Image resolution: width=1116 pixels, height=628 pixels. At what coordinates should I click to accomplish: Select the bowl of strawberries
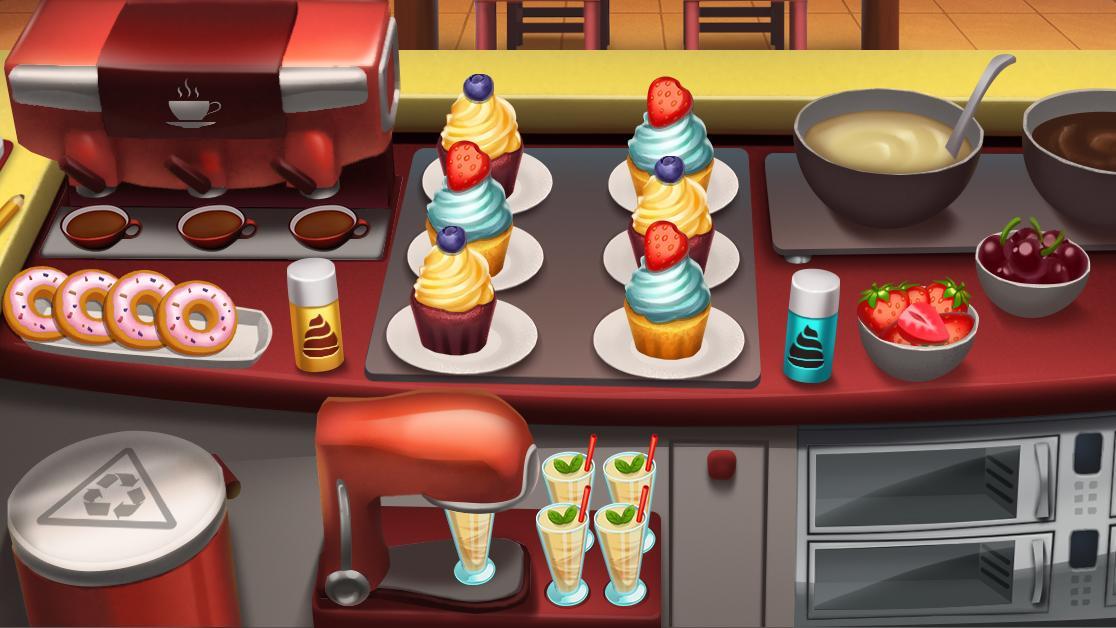click(916, 325)
